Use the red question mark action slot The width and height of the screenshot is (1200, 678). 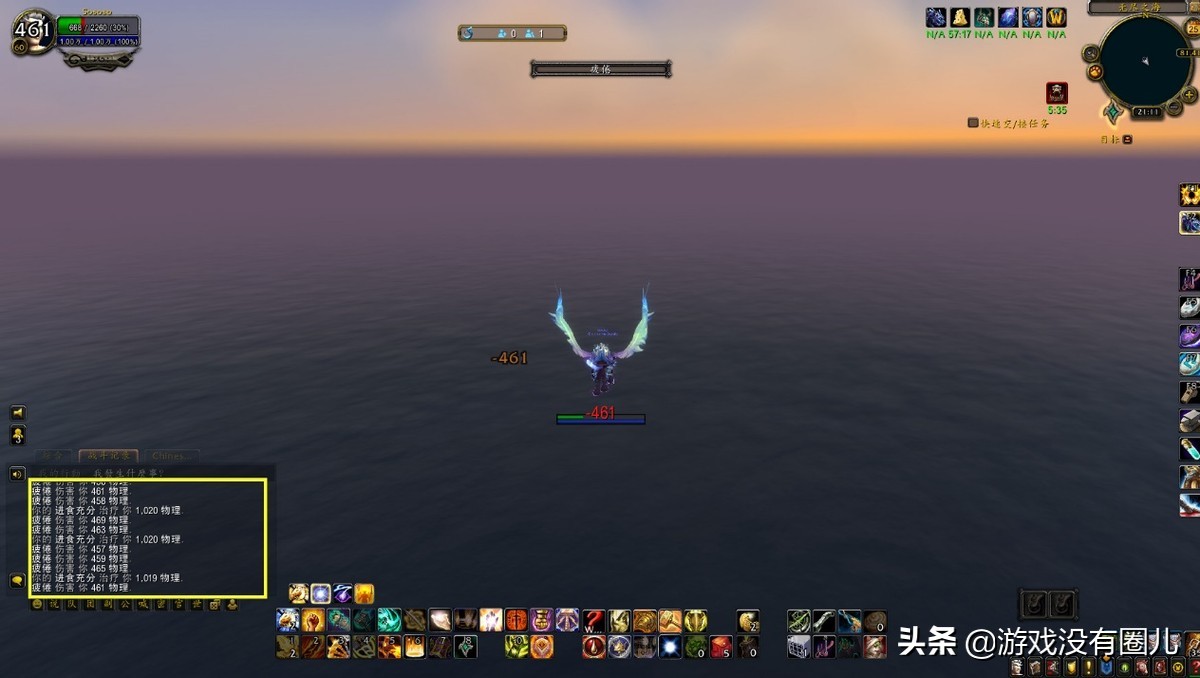(594, 620)
